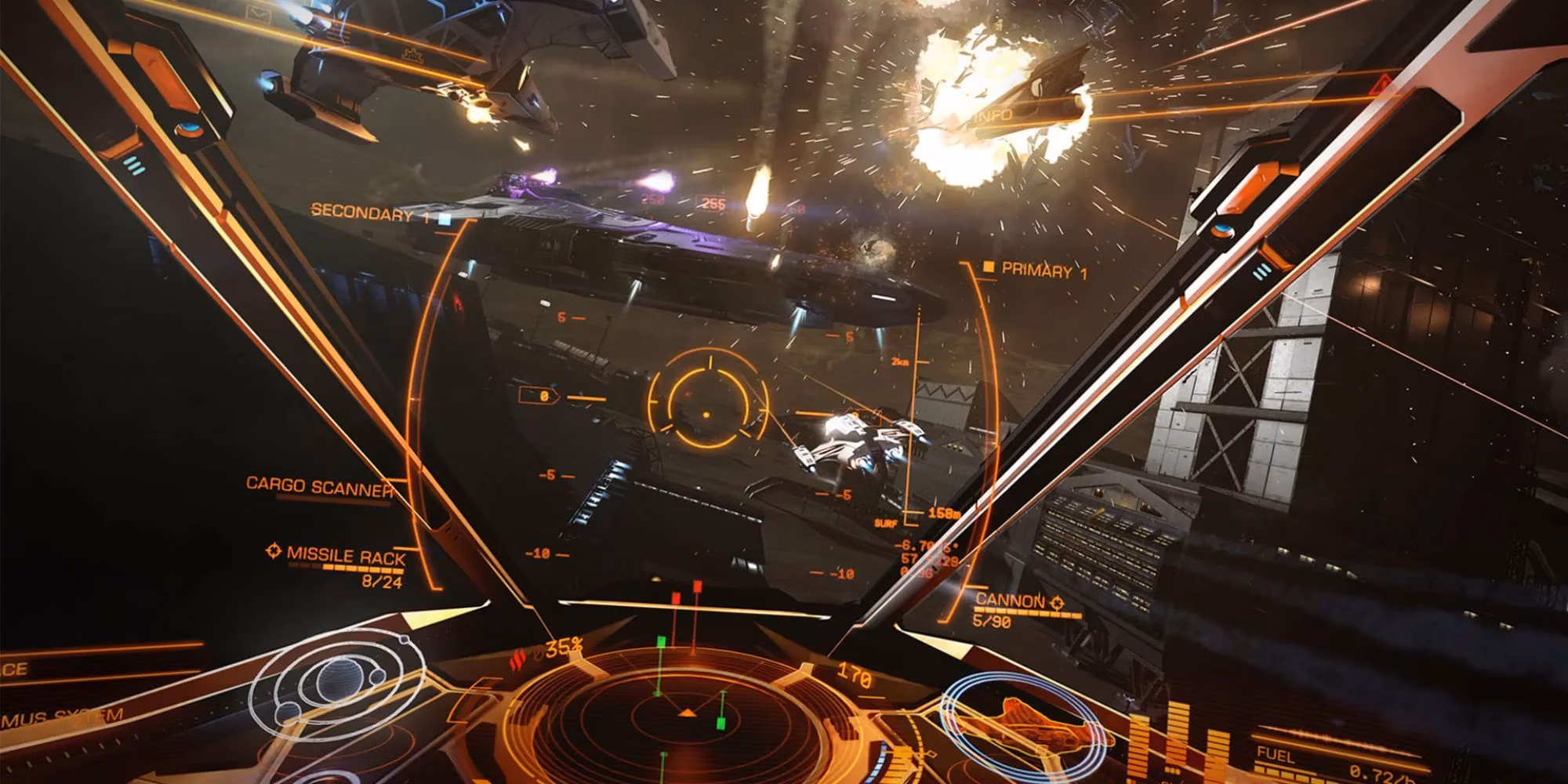This screenshot has height=784, width=1568.
Task: Select the Cannon weapon entry
Action: pos(1010,601)
